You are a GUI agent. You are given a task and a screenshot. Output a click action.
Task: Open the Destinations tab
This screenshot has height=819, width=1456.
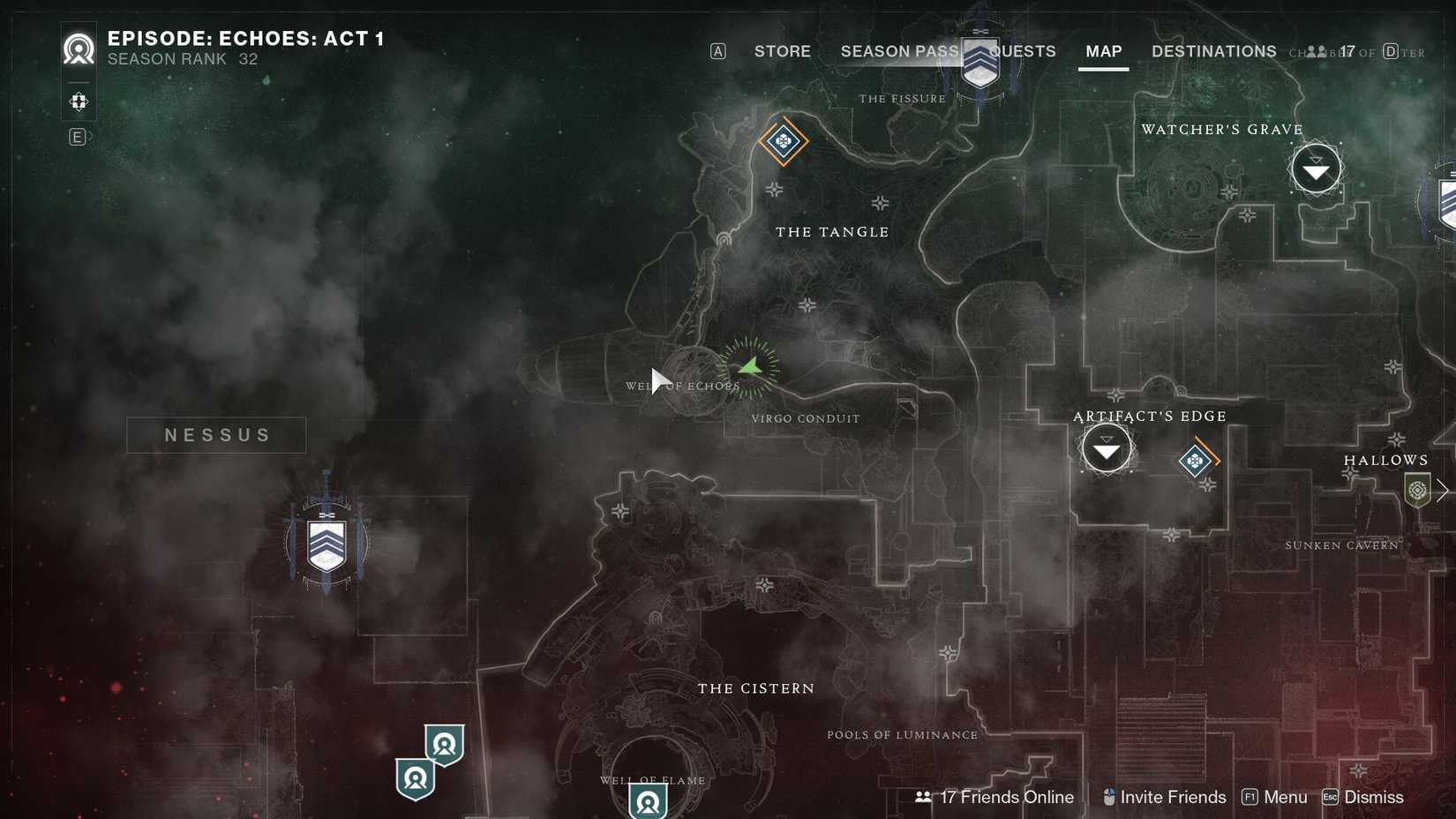point(1213,51)
